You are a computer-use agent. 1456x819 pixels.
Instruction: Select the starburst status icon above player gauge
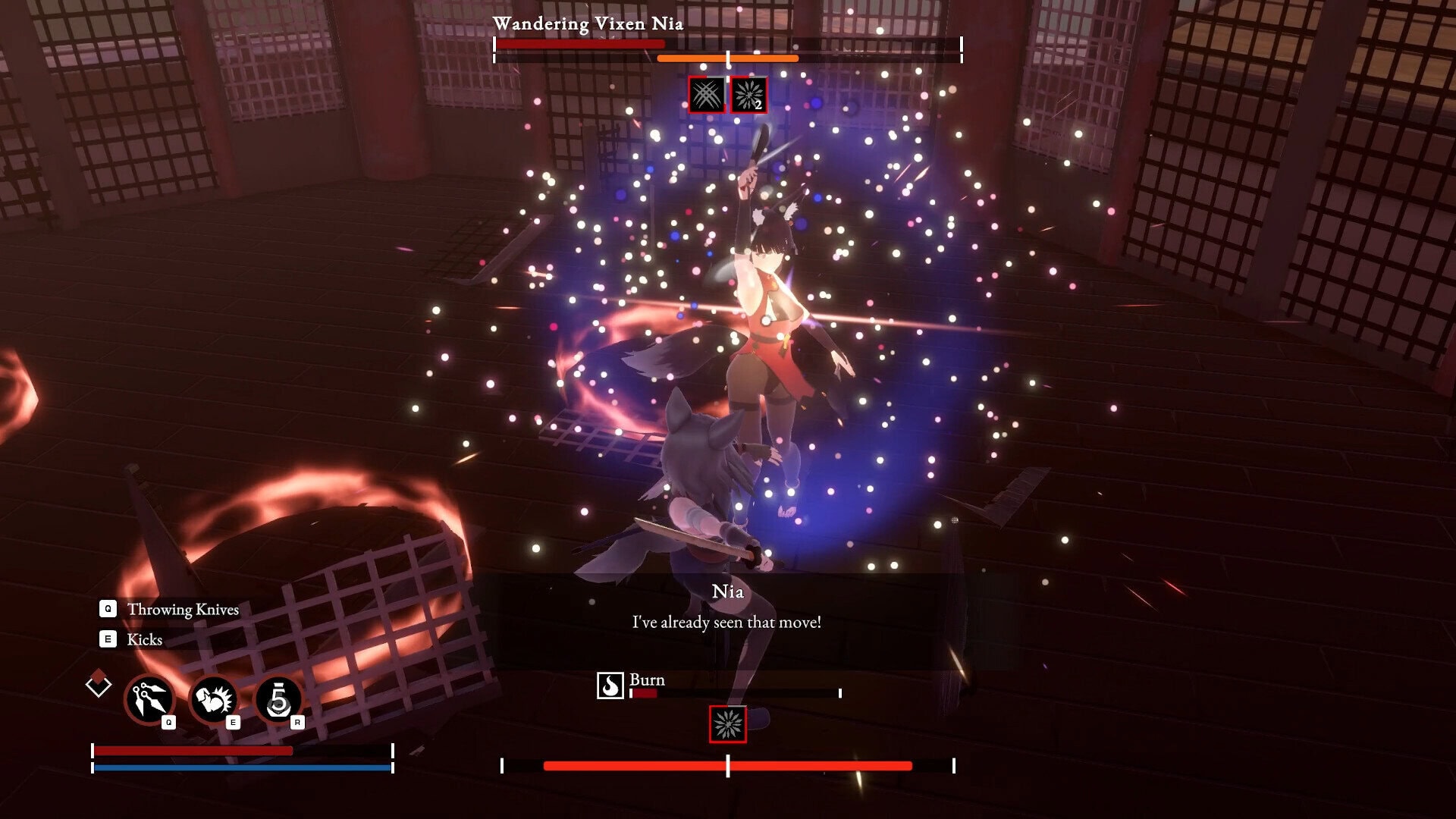point(727,724)
